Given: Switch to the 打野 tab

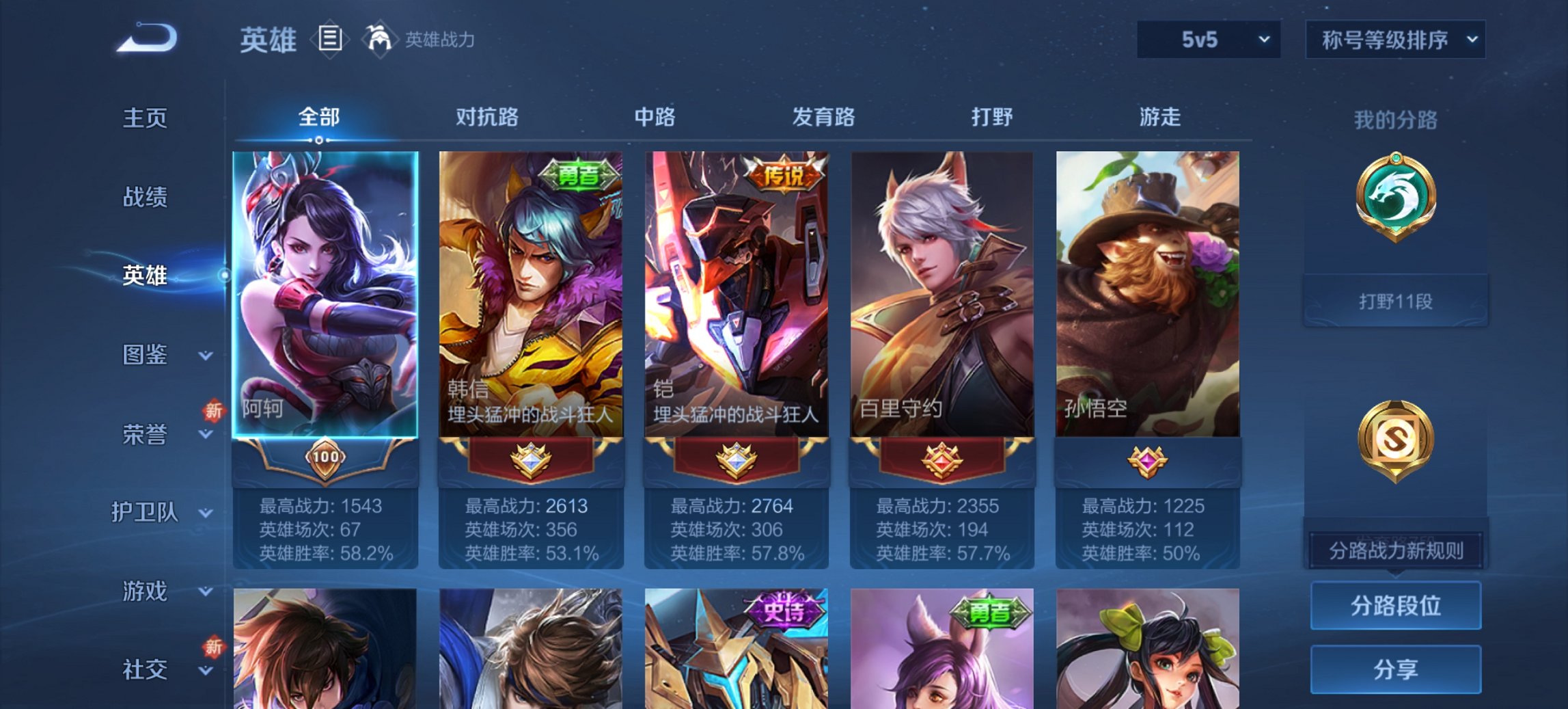Looking at the screenshot, I should pos(991,118).
